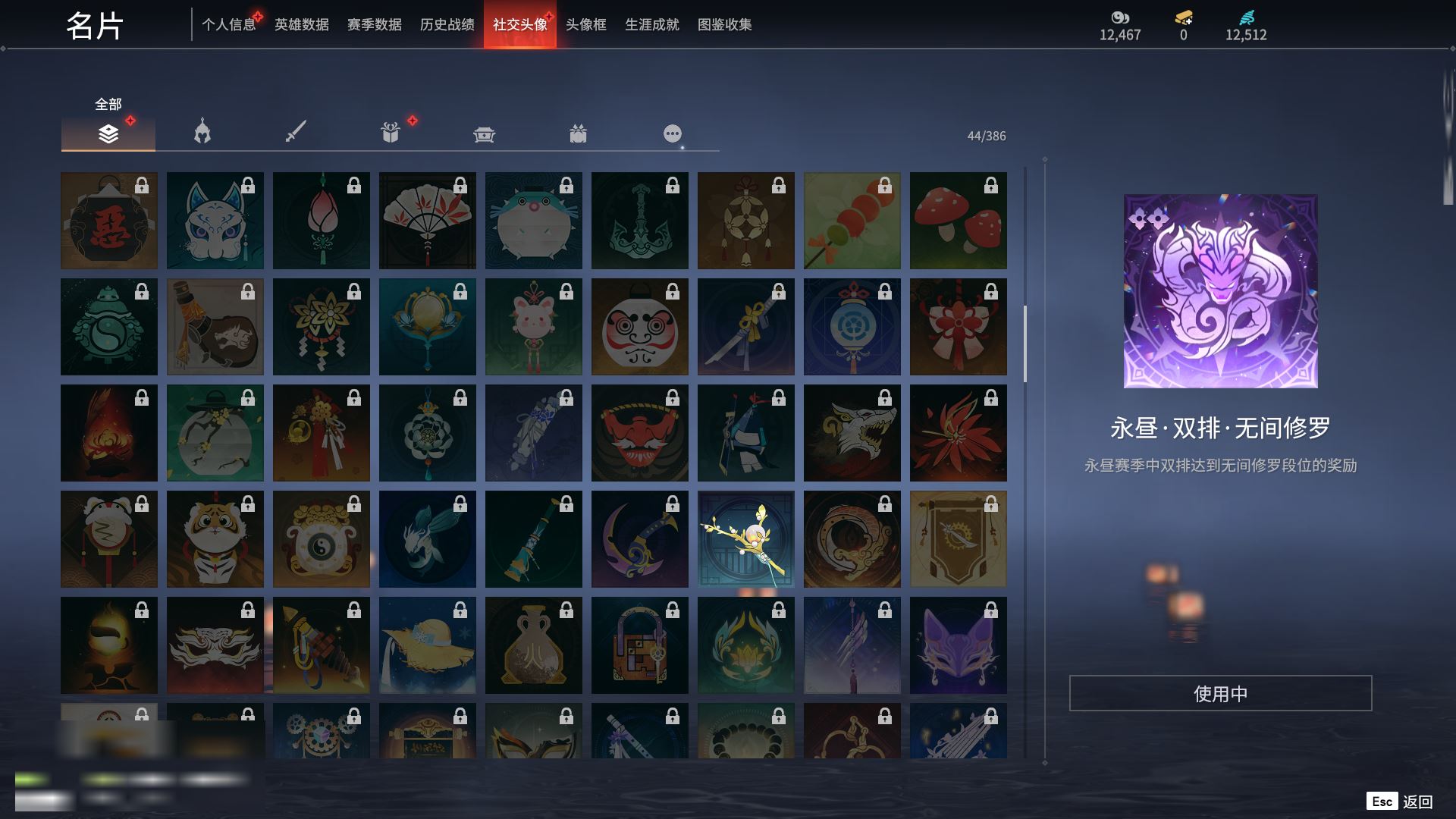The image size is (1456, 819).
Task: Select the helmet category filter
Action: [x=202, y=133]
